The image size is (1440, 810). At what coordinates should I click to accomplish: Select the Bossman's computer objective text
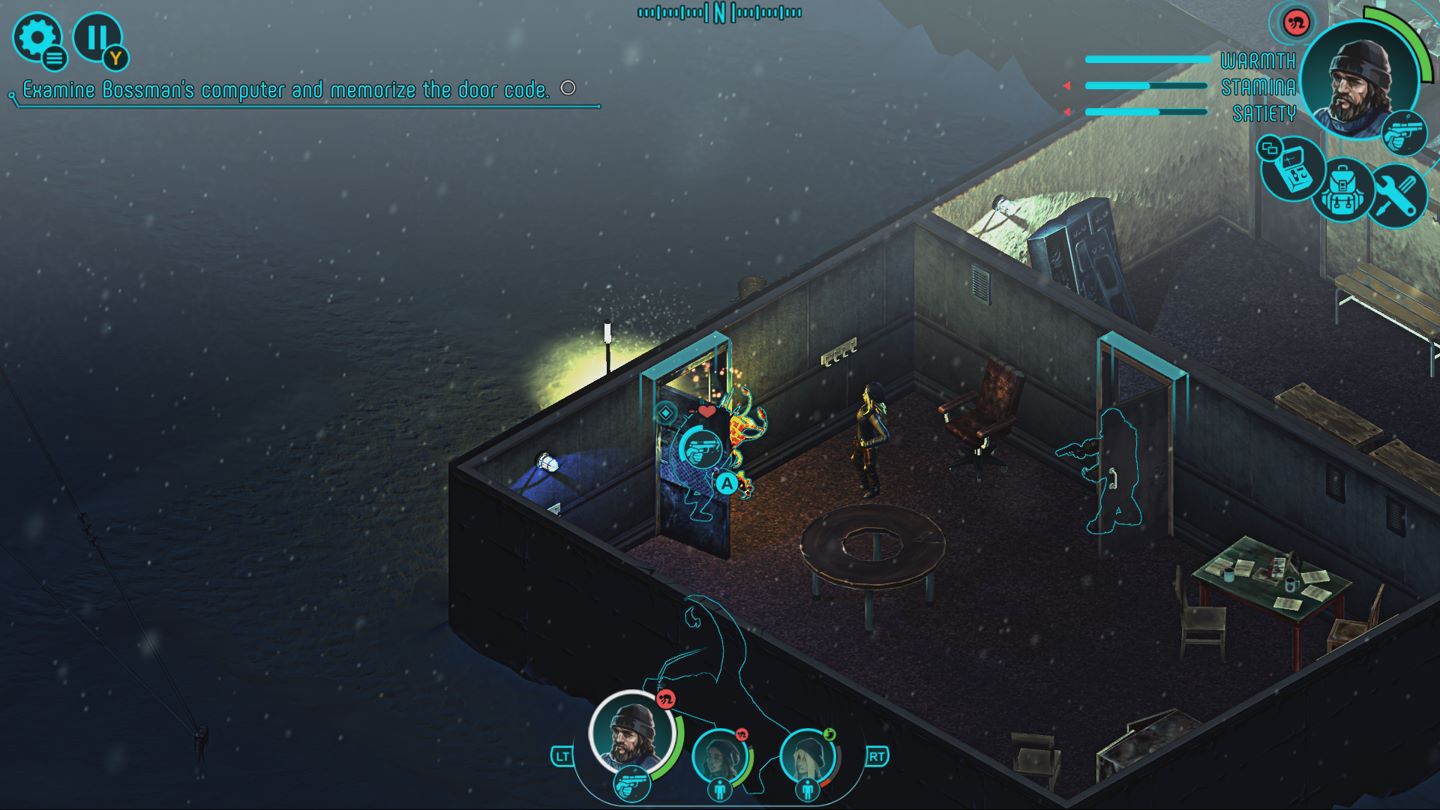(286, 90)
